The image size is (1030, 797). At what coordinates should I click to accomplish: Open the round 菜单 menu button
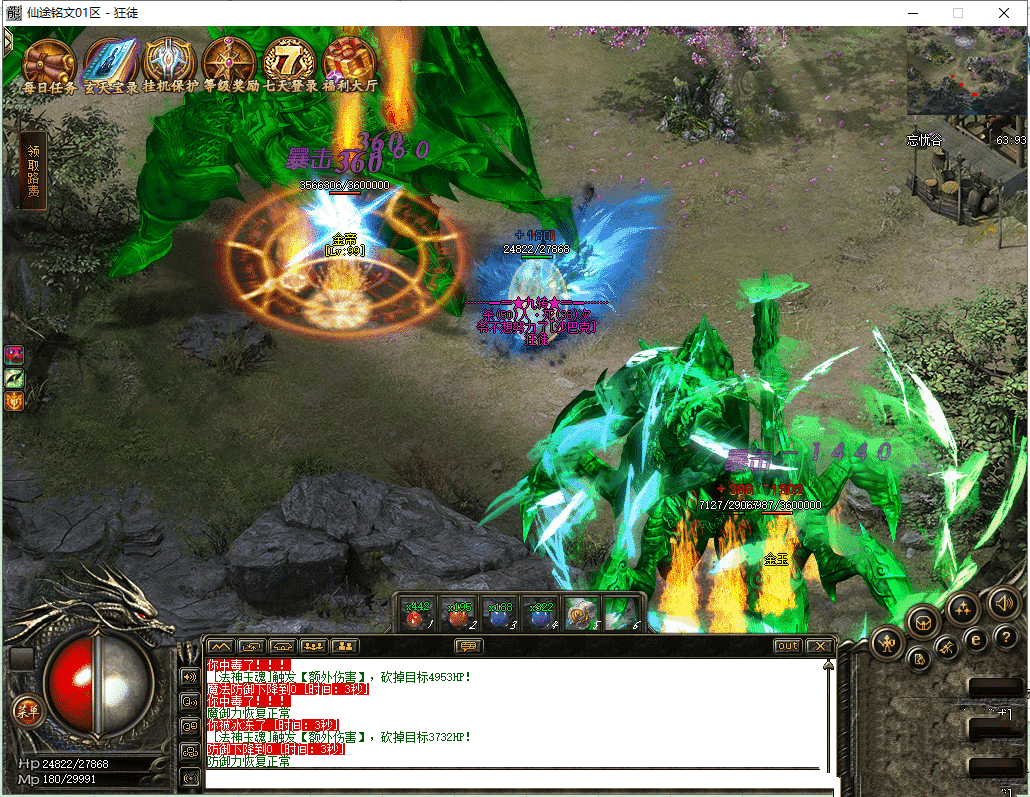[27, 711]
